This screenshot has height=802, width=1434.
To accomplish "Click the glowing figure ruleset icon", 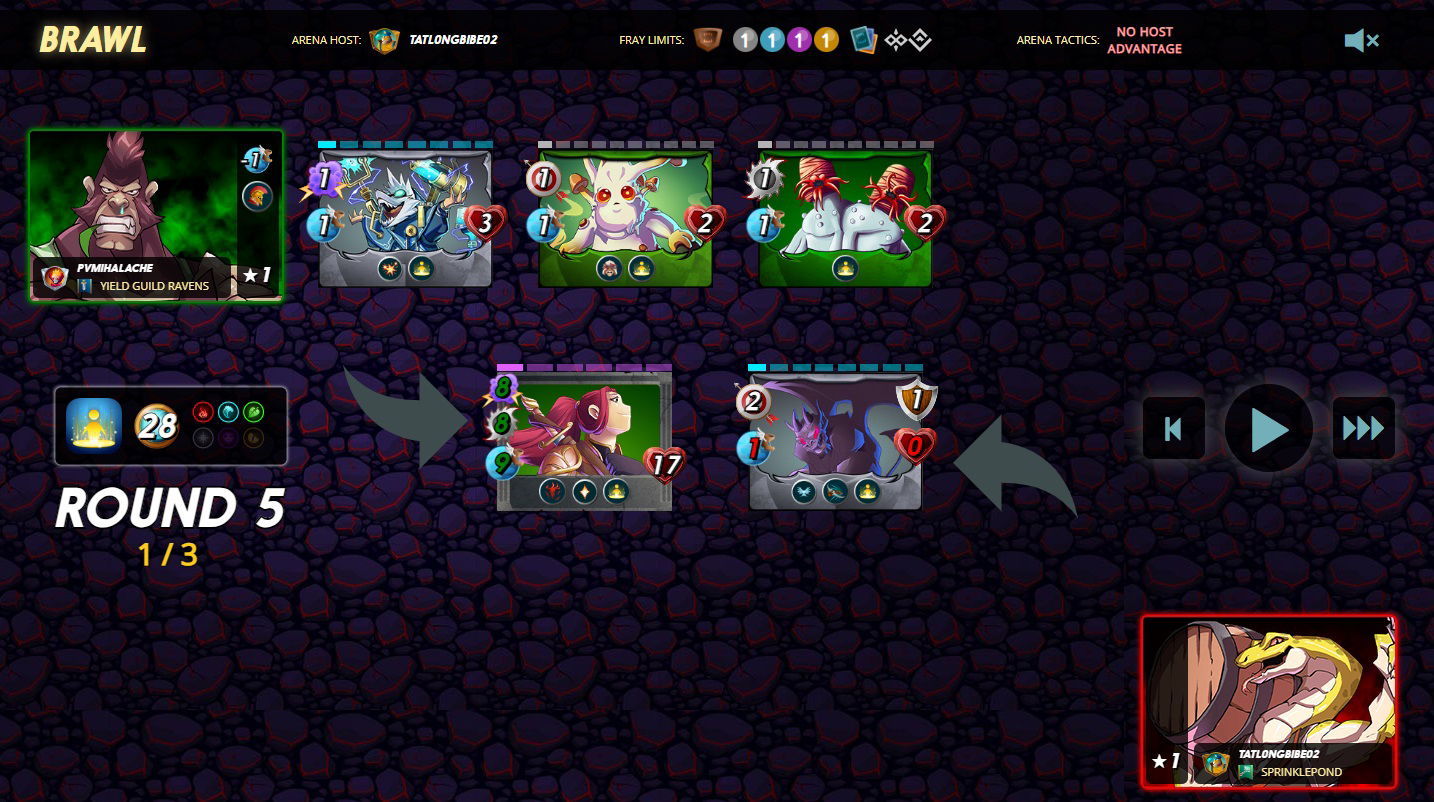I will (94, 425).
